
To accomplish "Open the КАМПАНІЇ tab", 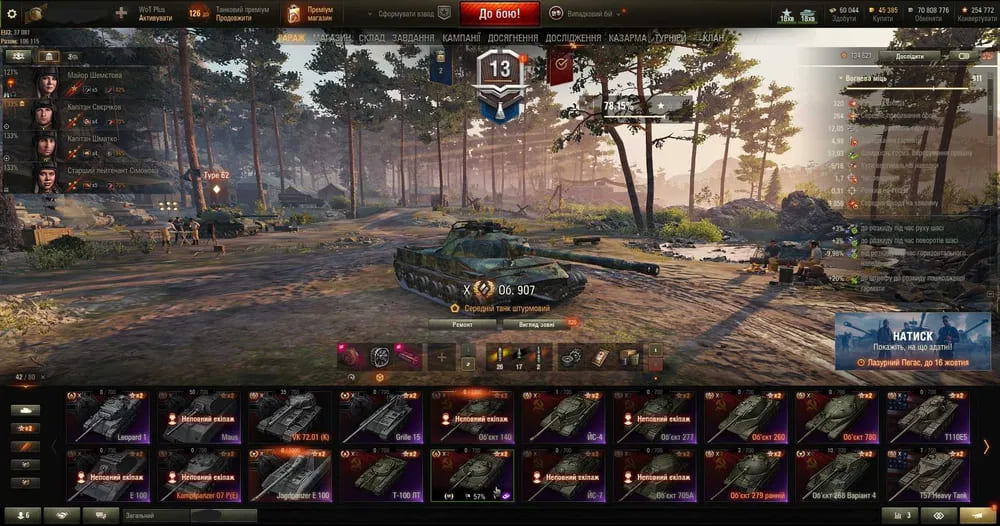I will 461,37.
